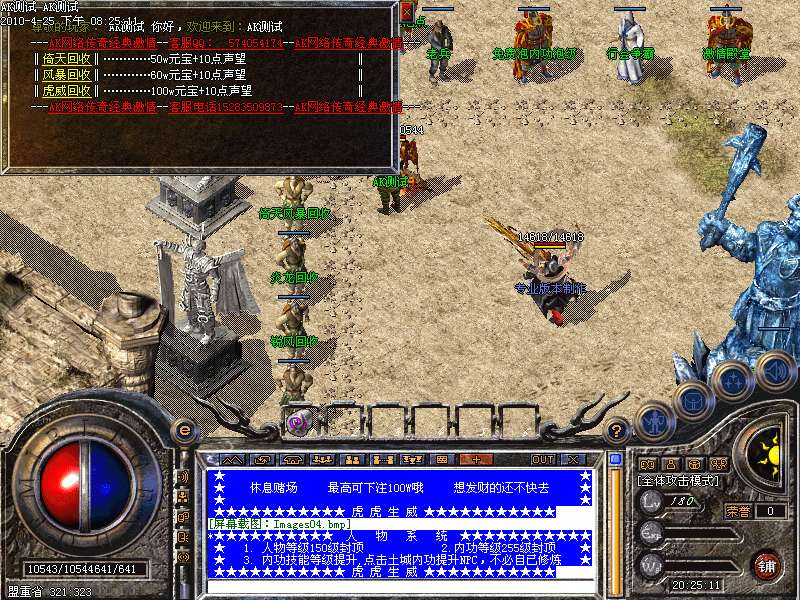
Task: Select the 风暴回收 recycle option
Action: pyautogui.click(x=67, y=74)
